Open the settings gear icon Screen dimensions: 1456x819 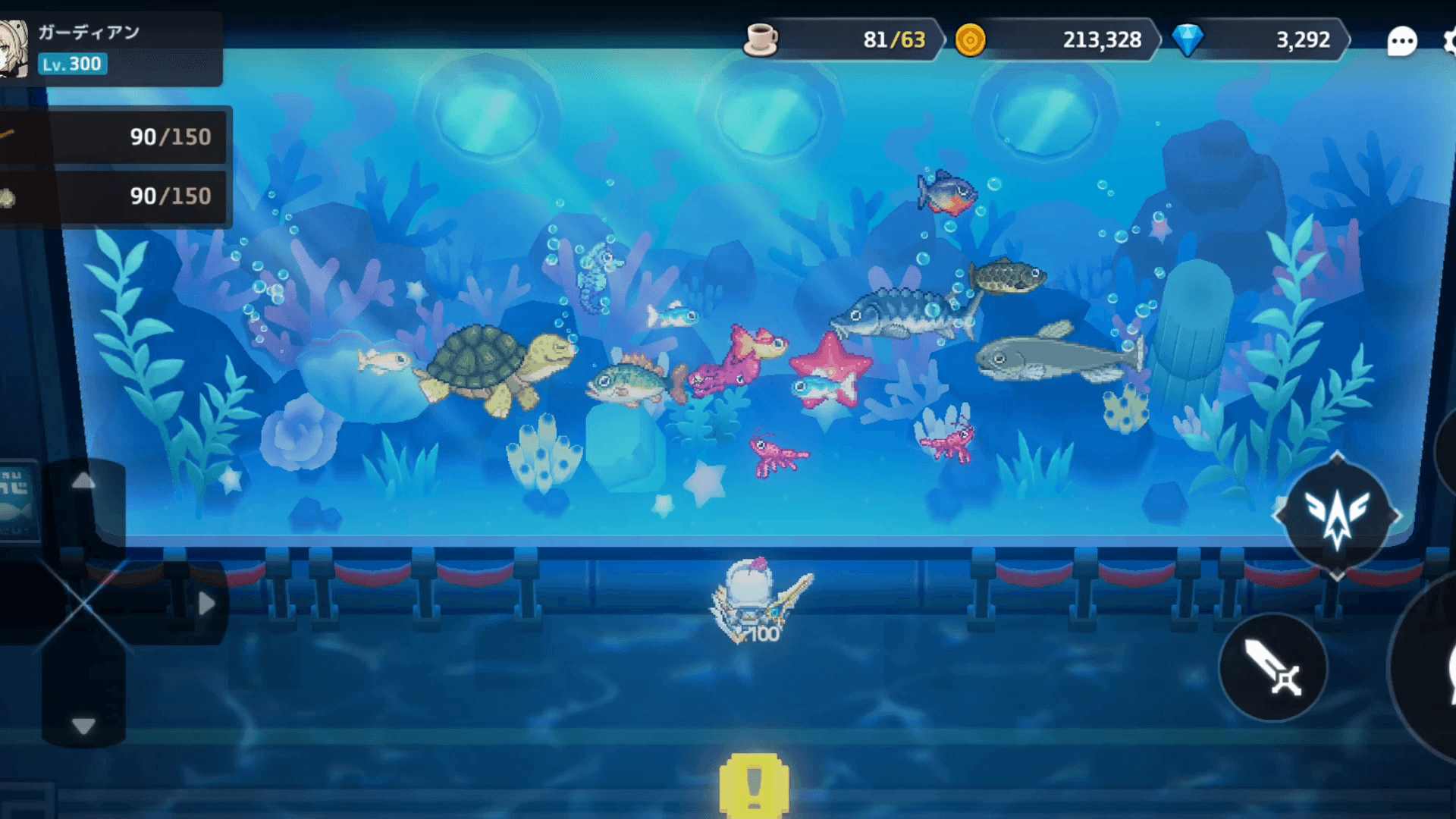(x=1448, y=41)
